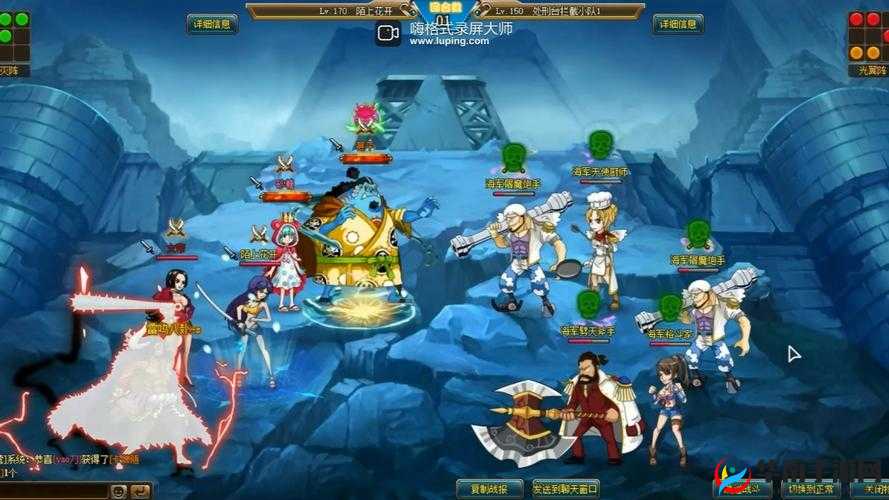Close the battle with the 关闭 button
889x500 pixels.
[x=874, y=490]
